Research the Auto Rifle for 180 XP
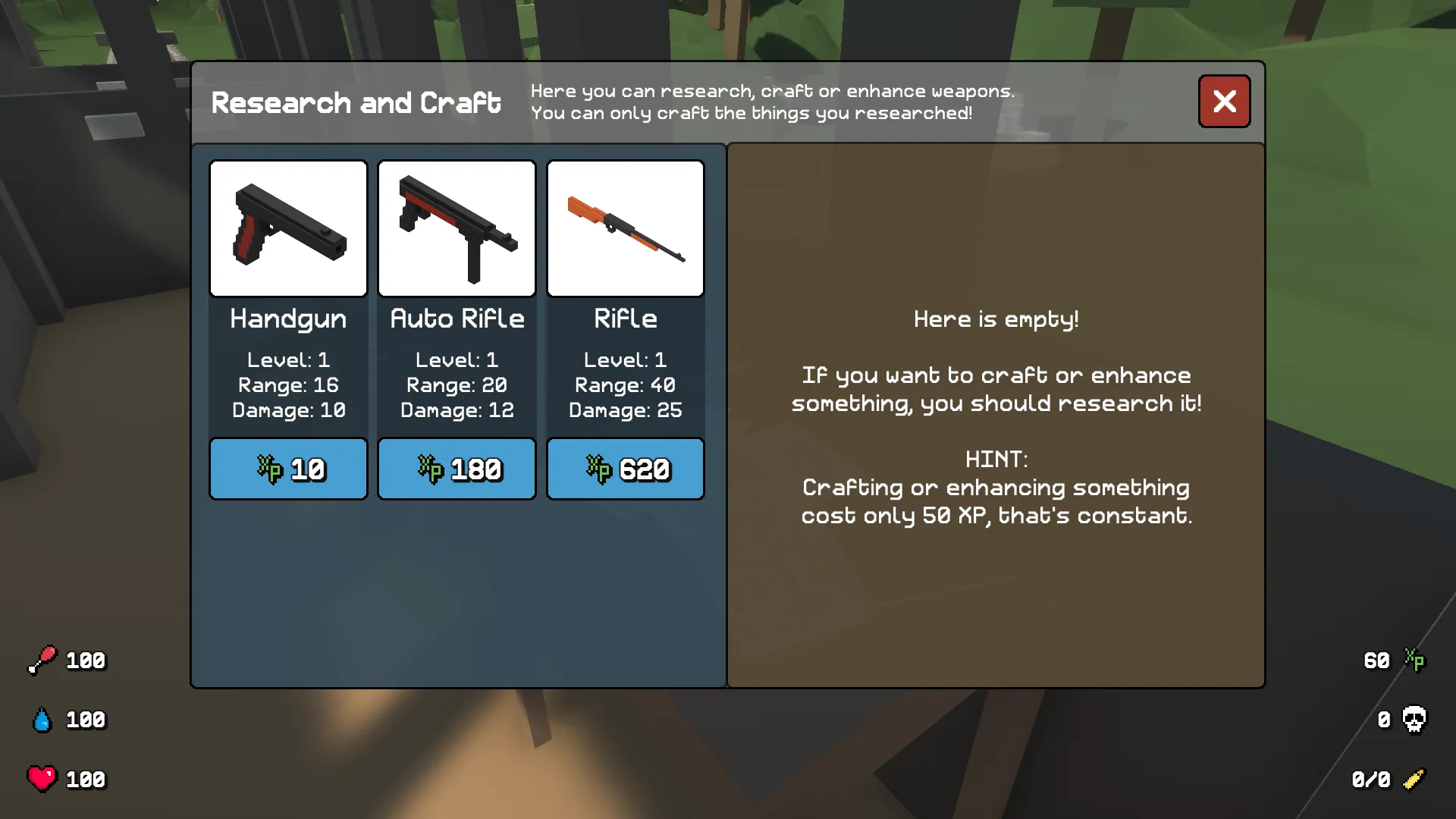The width and height of the screenshot is (1456, 819). point(457,469)
